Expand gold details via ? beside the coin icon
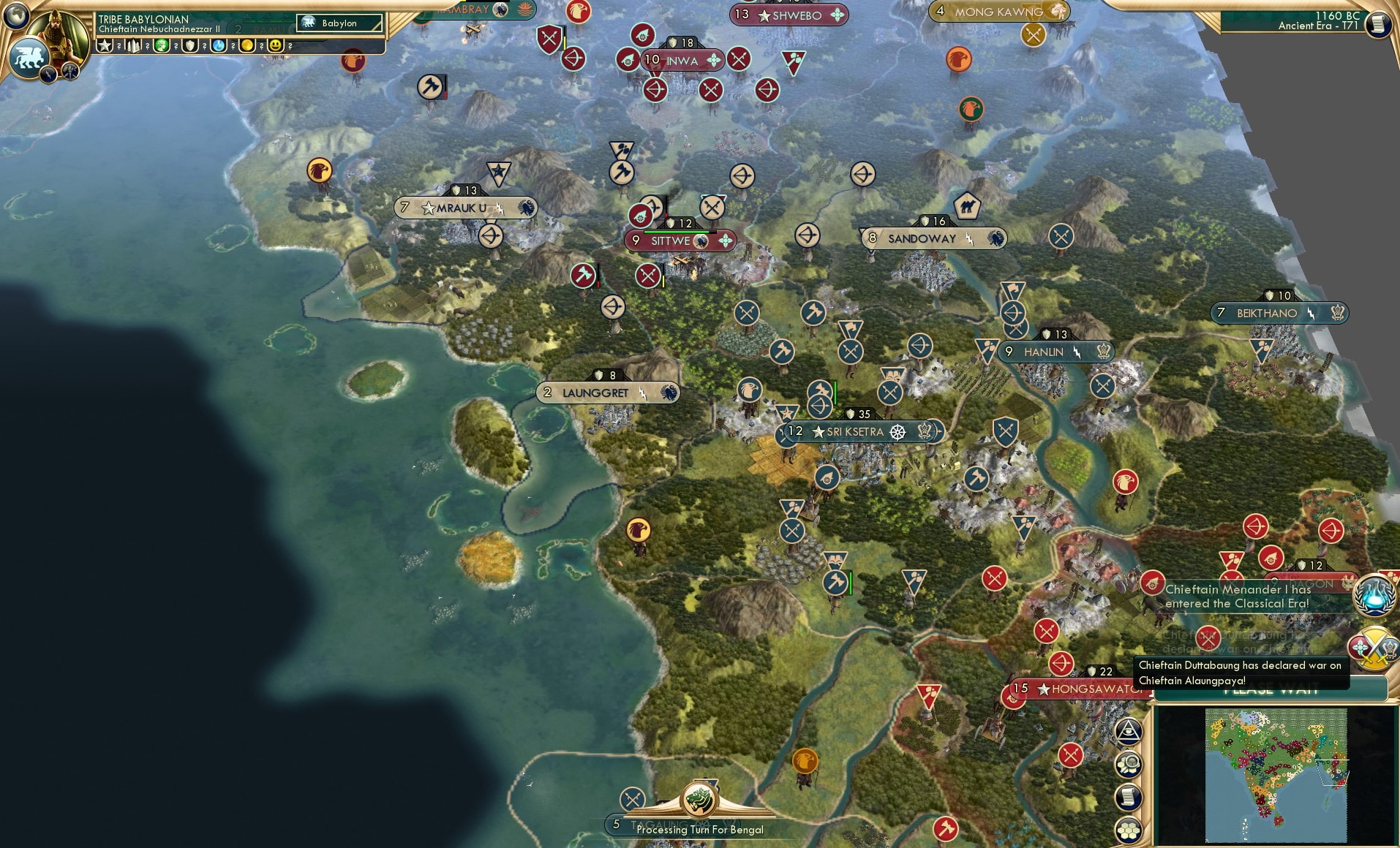The width and height of the screenshot is (1400, 848). pos(261,46)
